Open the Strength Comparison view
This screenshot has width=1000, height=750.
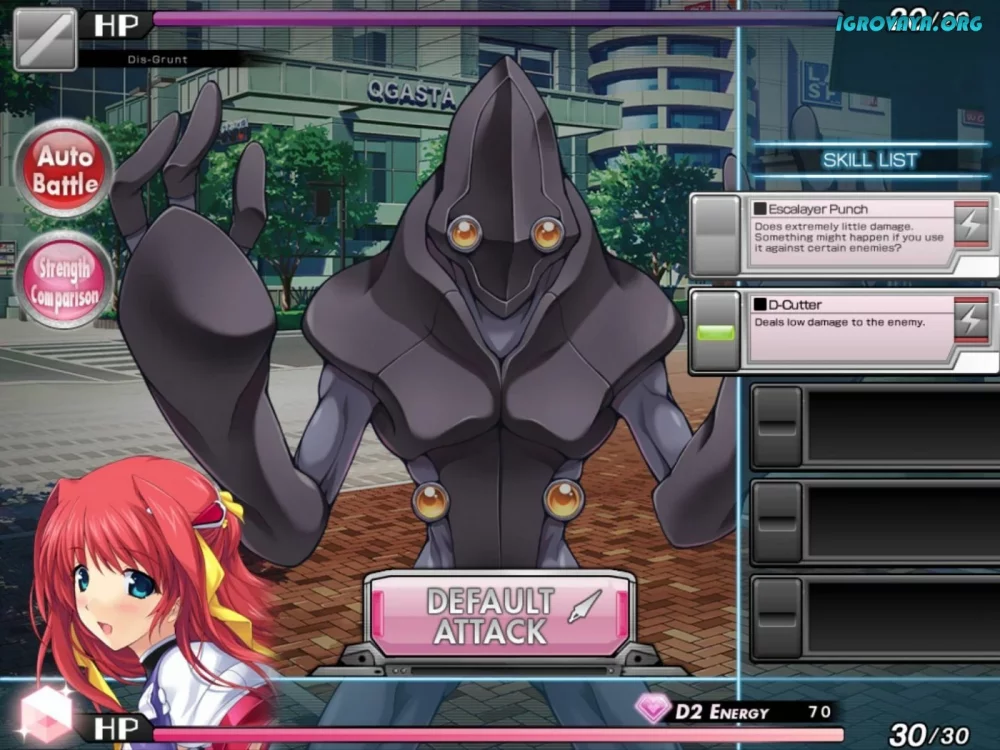(65, 281)
